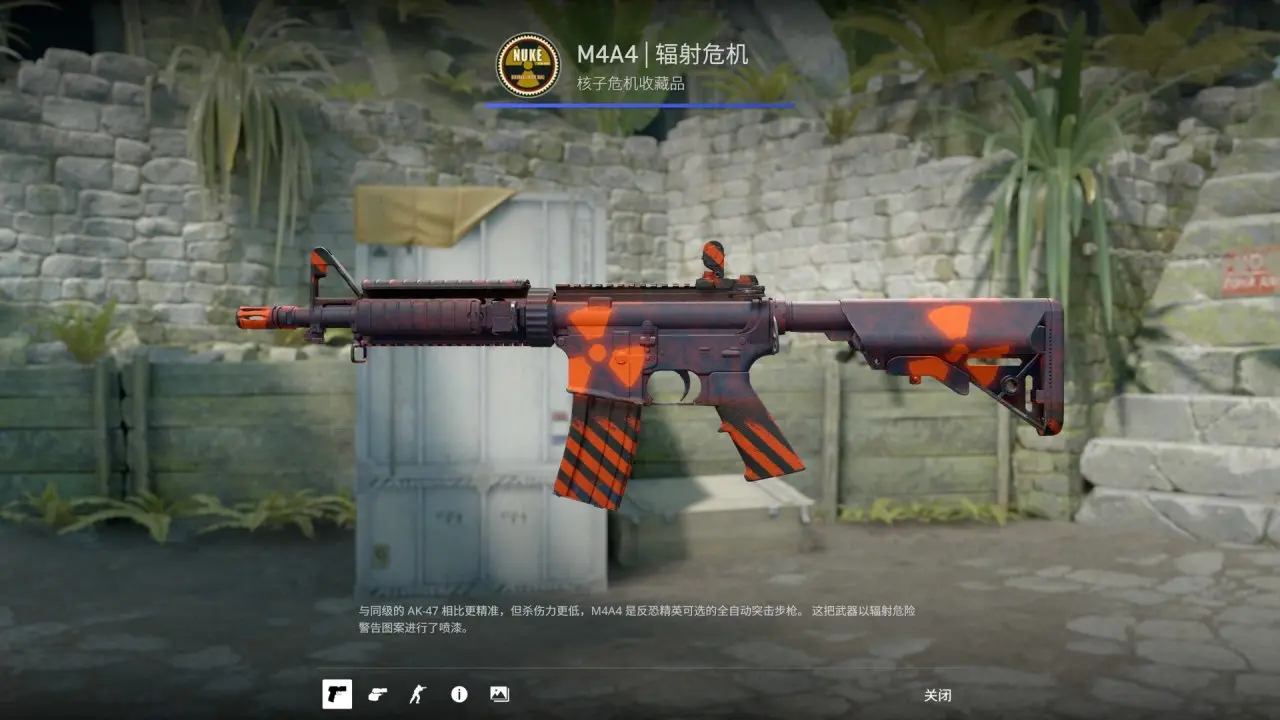Click the NUKE collection badge
Image resolution: width=1280 pixels, height=720 pixels.
528,65
